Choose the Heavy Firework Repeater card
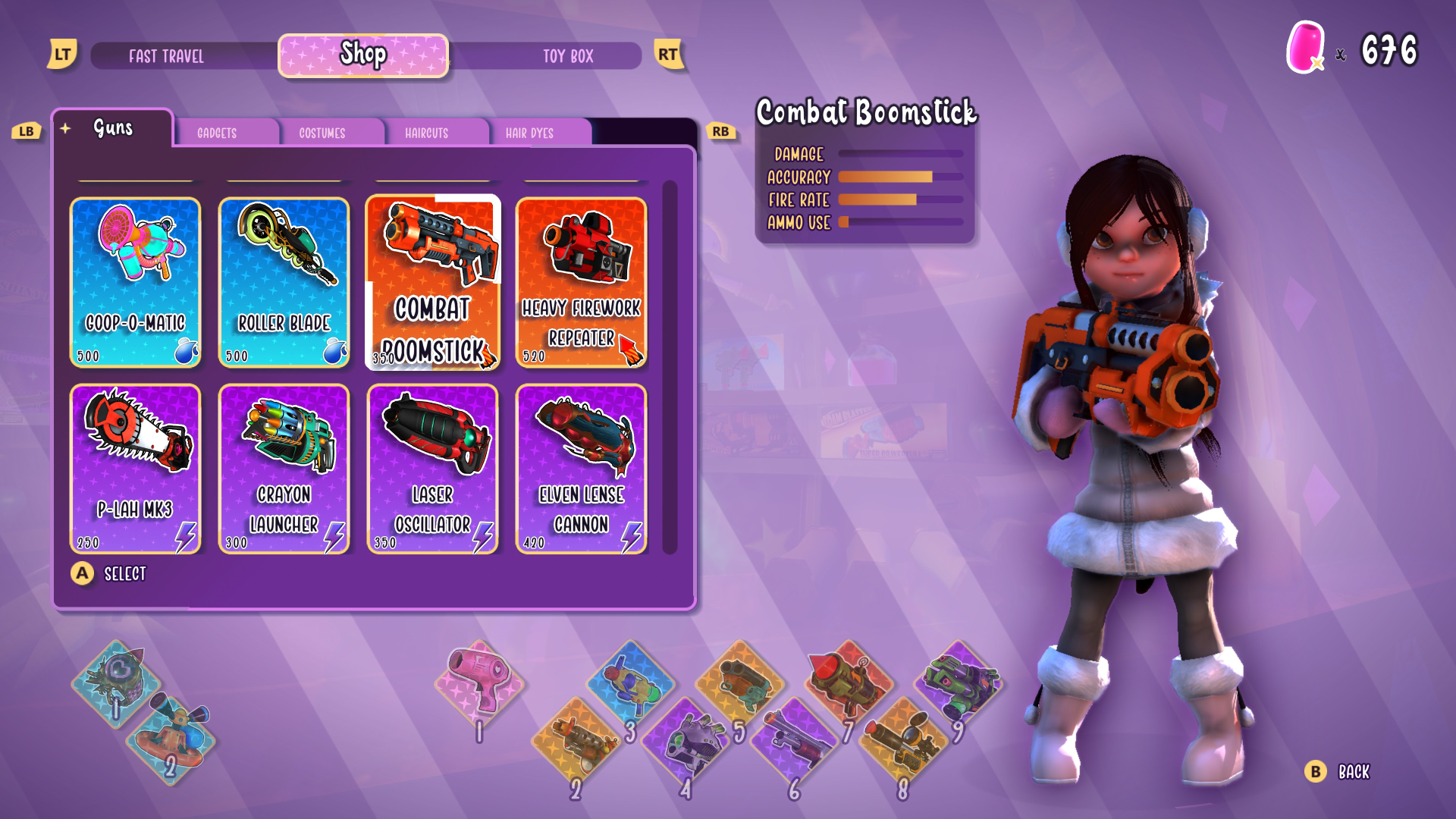 (582, 282)
